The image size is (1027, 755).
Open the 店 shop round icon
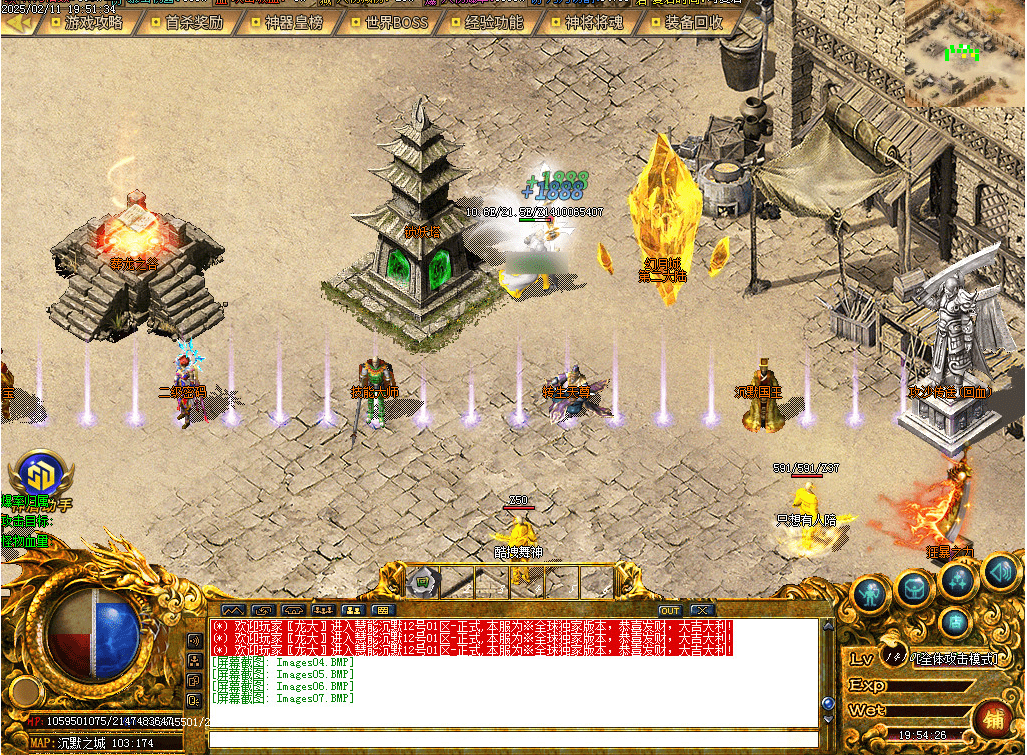(955, 622)
